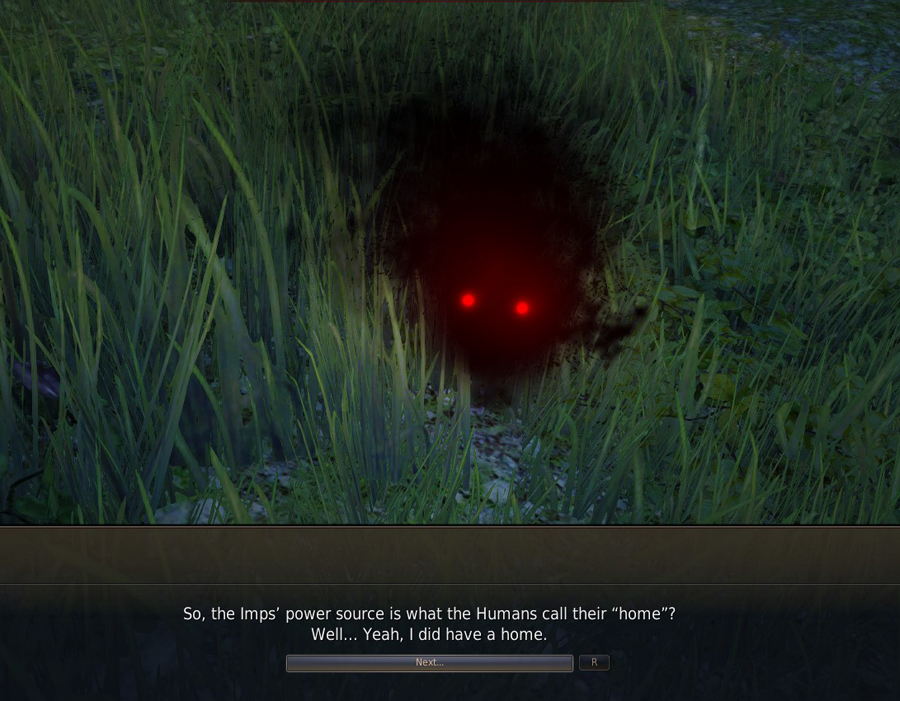Viewport: 900px width, 701px height.
Task: Continue dialogue with the Next button
Action: 429,663
